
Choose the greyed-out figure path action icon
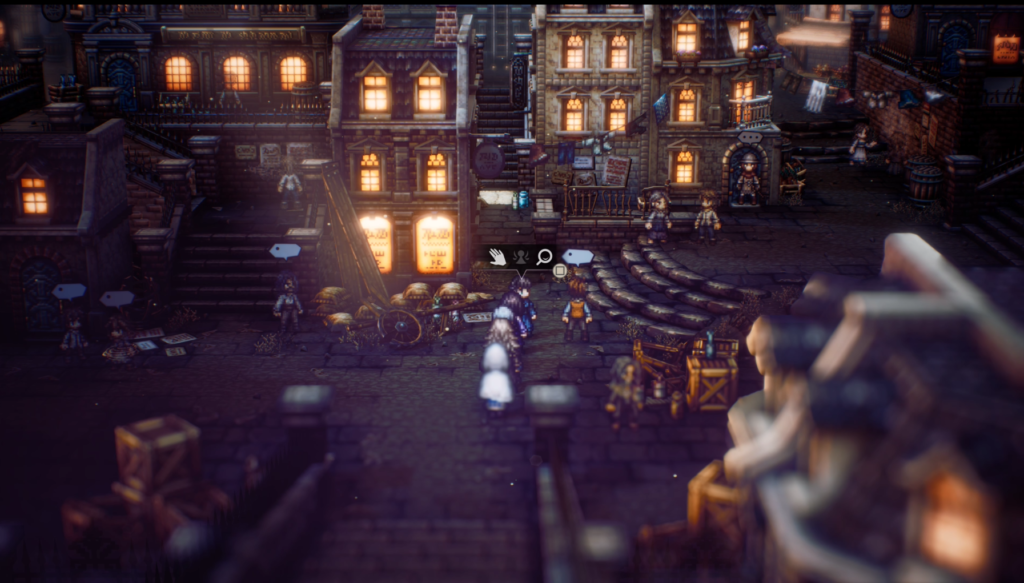pos(521,257)
